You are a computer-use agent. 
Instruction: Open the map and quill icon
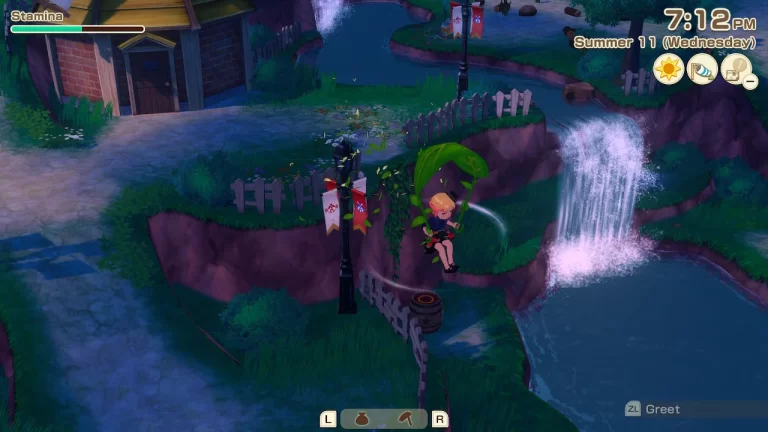coord(736,68)
